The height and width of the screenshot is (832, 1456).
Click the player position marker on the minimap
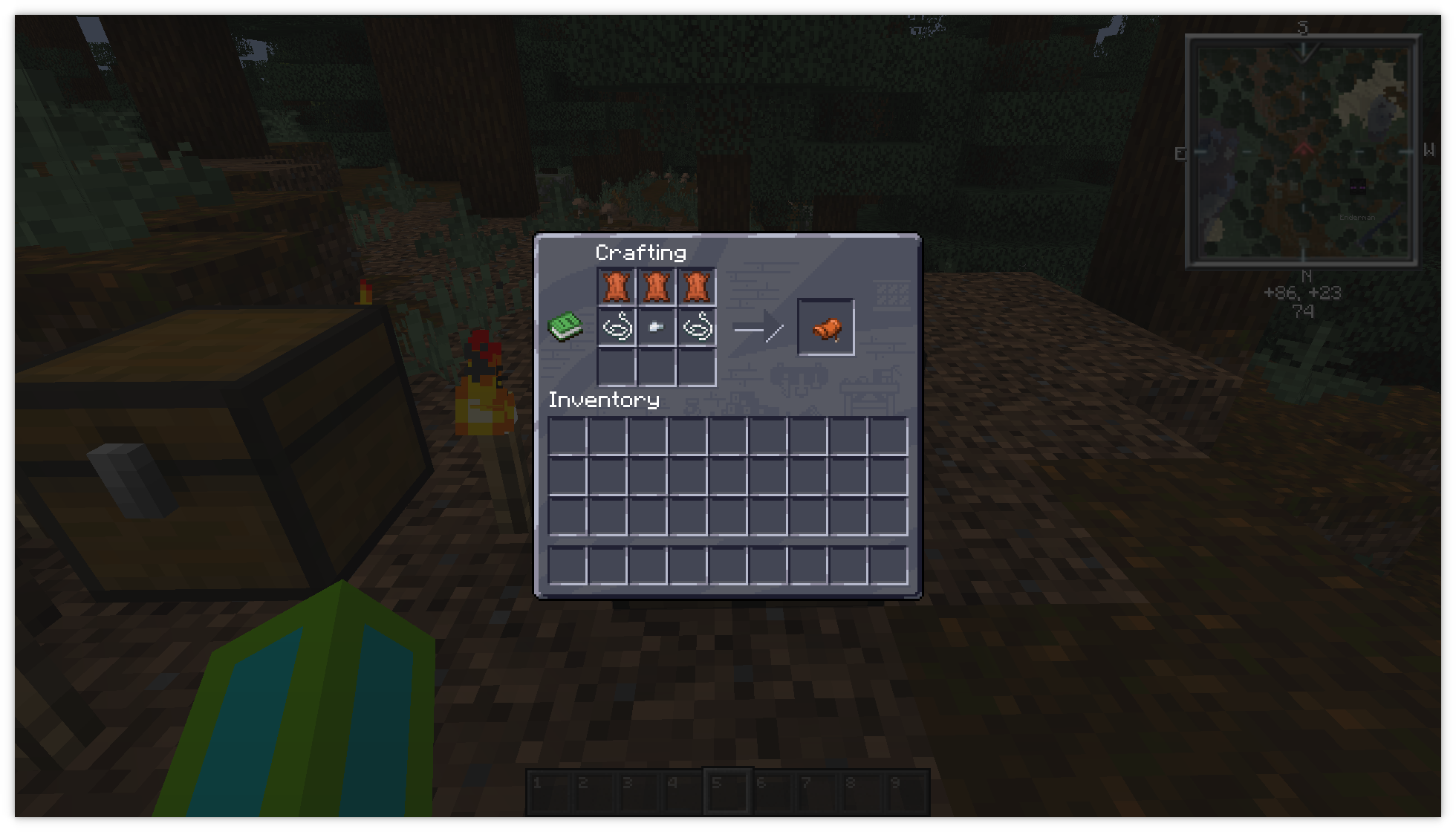tap(1305, 149)
